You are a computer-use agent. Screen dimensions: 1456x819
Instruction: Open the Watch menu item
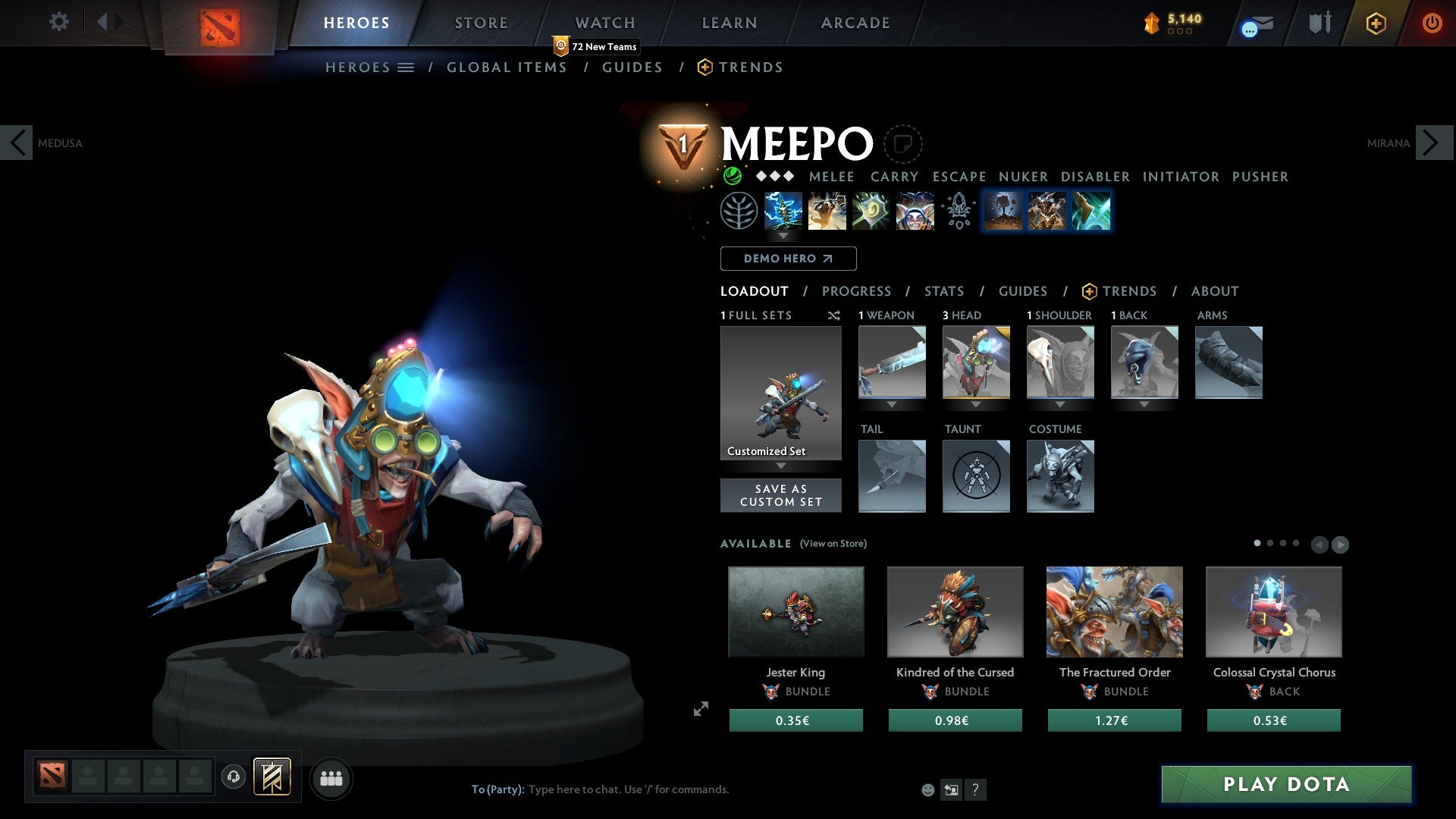[604, 22]
